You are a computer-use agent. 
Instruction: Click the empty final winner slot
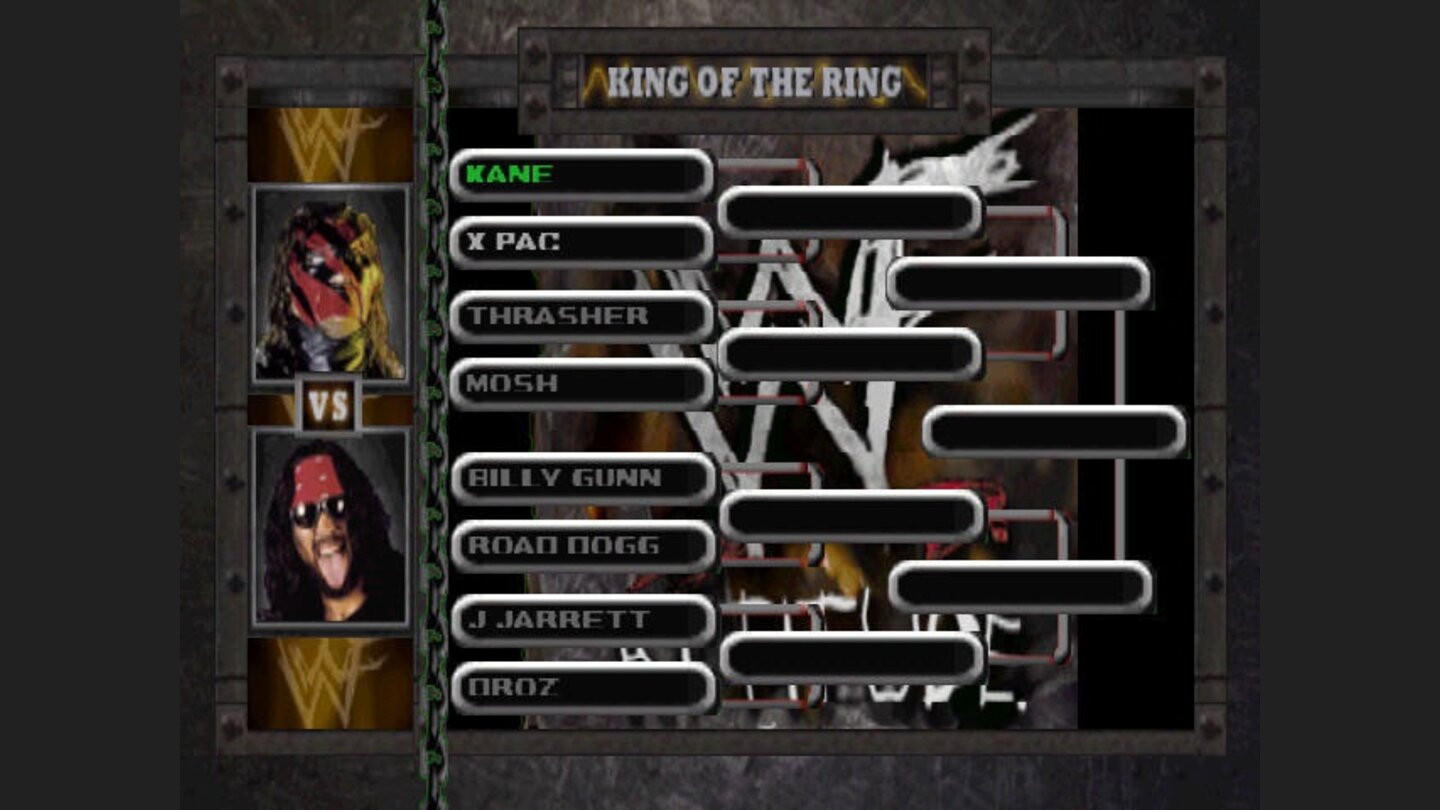[x=1055, y=429]
